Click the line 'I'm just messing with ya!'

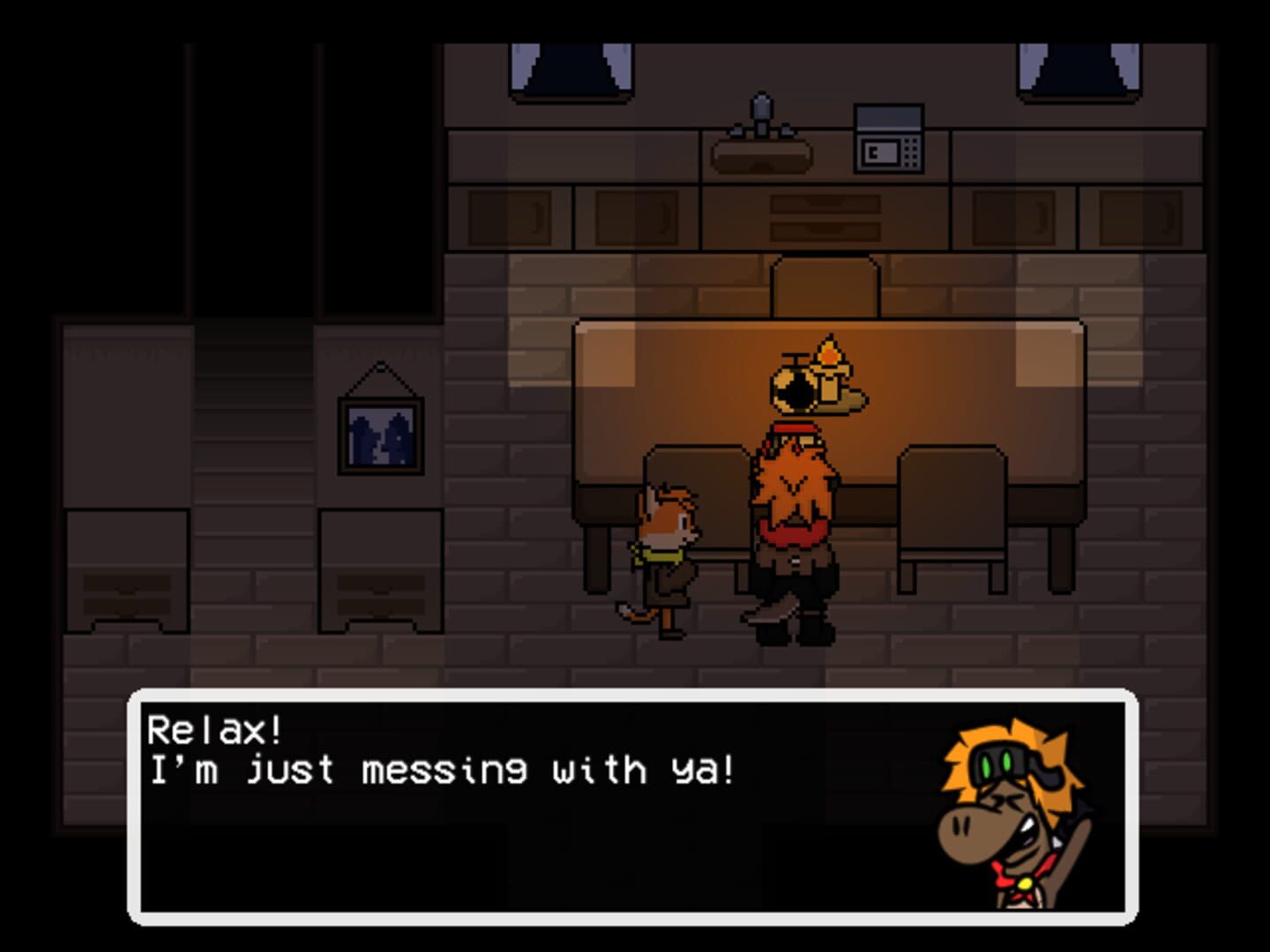click(441, 769)
